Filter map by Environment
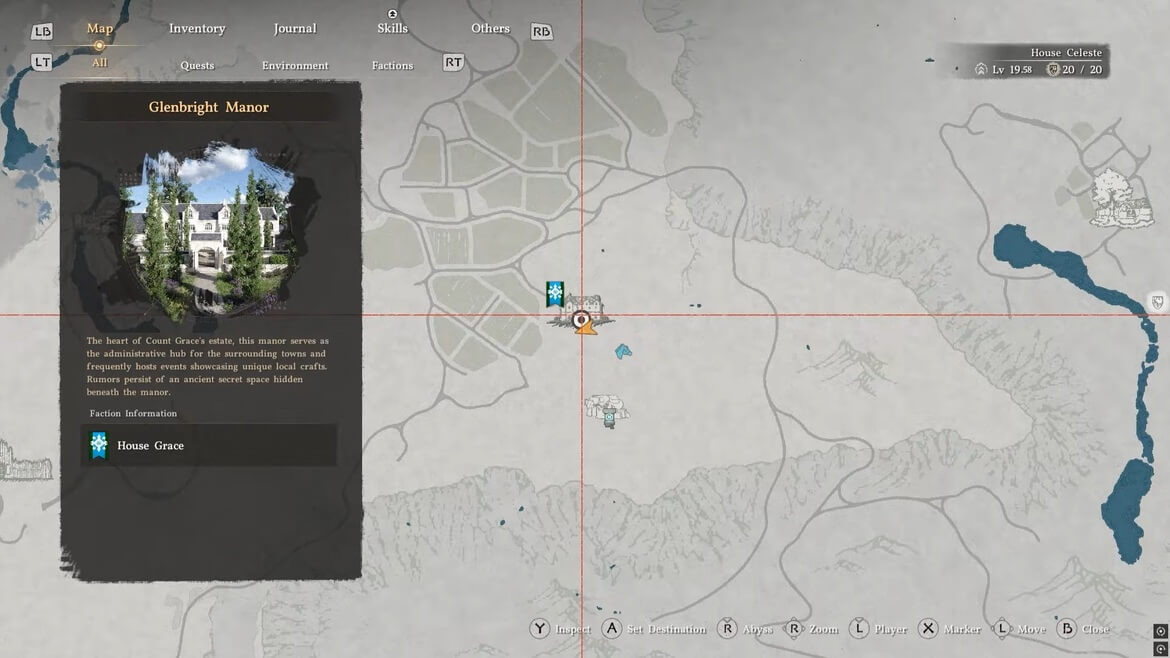This screenshot has width=1170, height=658. coord(295,65)
